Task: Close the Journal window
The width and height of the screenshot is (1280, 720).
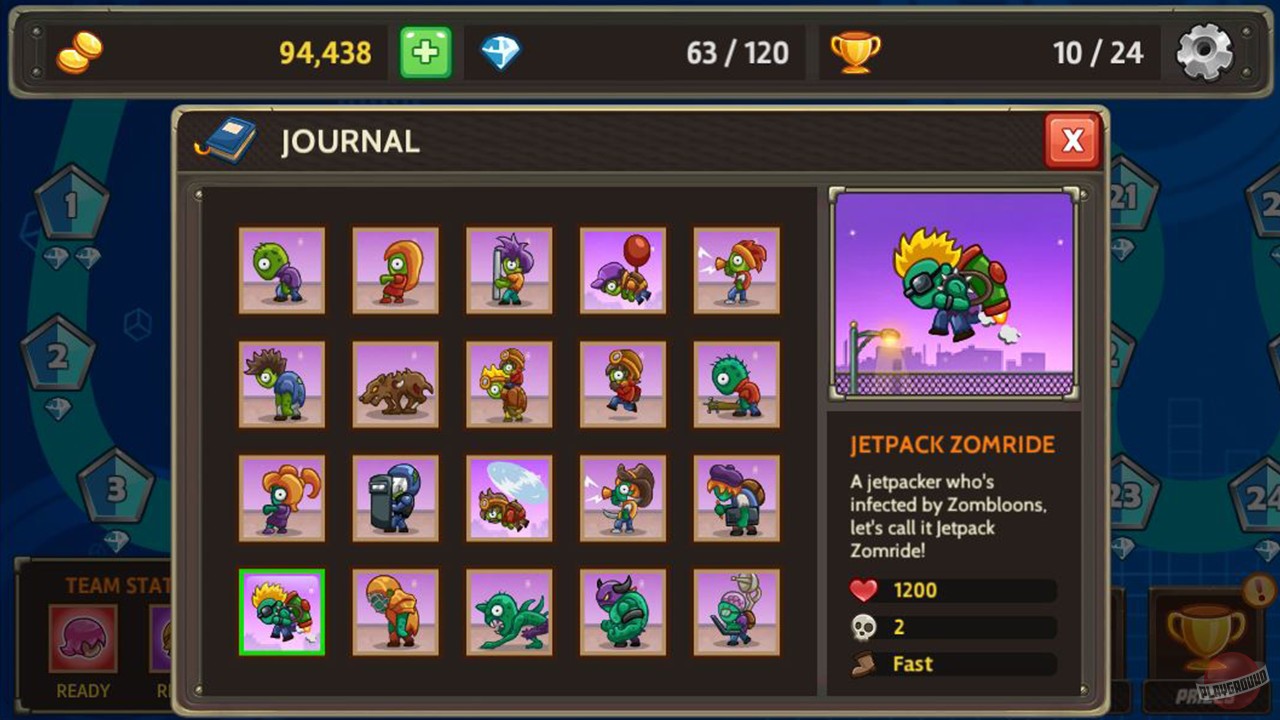Action: tap(1072, 140)
